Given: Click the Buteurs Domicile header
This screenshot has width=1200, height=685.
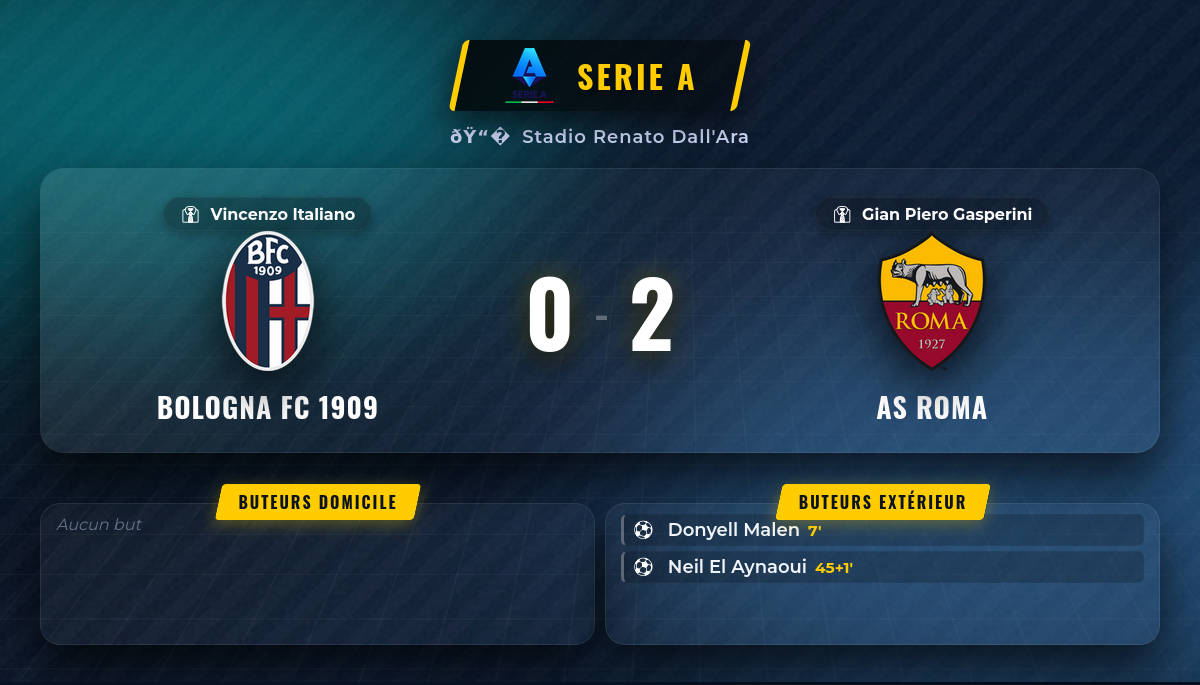Looking at the screenshot, I should pos(318,502).
